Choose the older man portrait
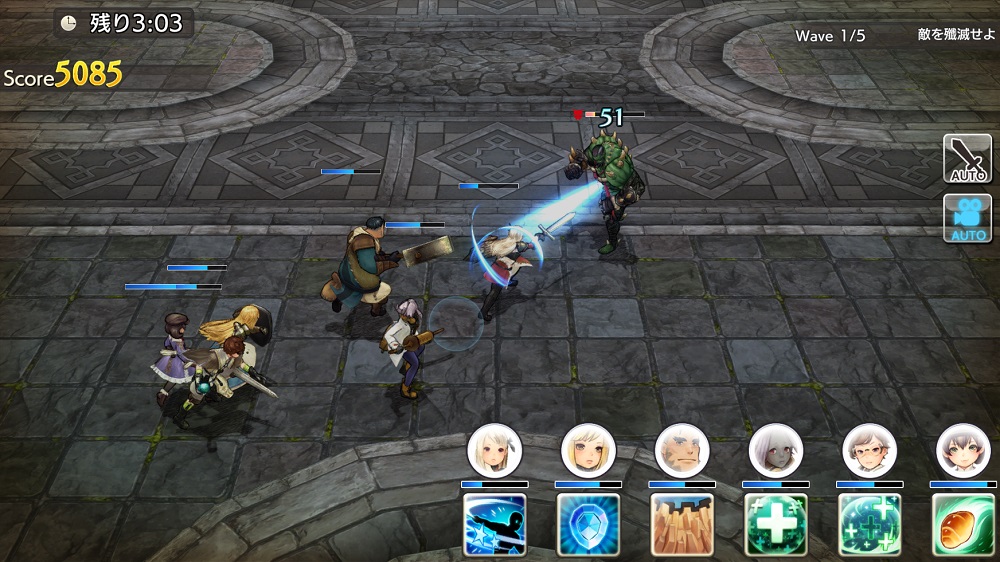This screenshot has height=562, width=1000. point(682,451)
